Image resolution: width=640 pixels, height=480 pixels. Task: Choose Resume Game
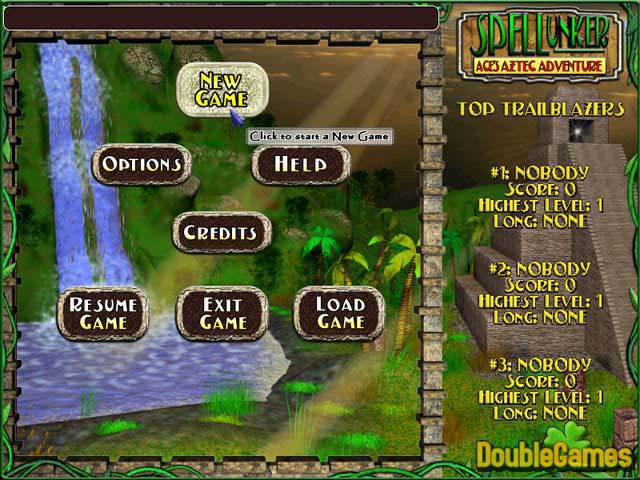(x=103, y=313)
